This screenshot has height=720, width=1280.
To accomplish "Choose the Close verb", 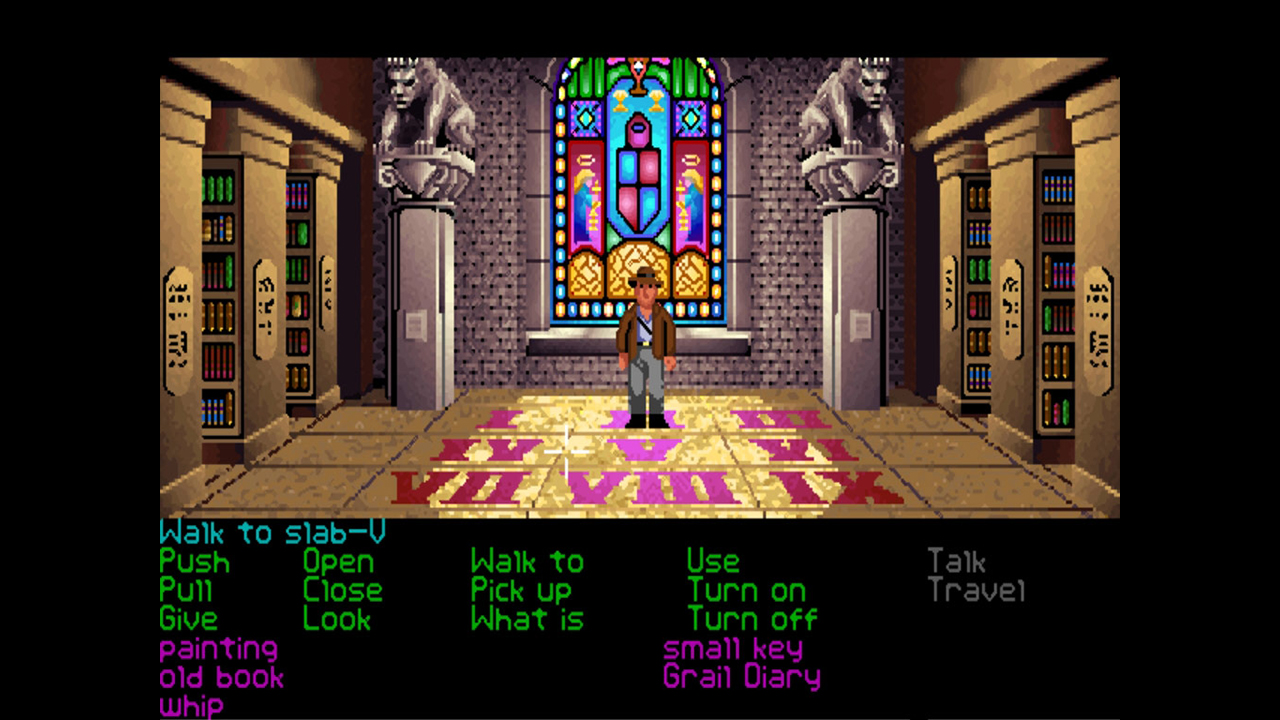I will click(x=342, y=591).
